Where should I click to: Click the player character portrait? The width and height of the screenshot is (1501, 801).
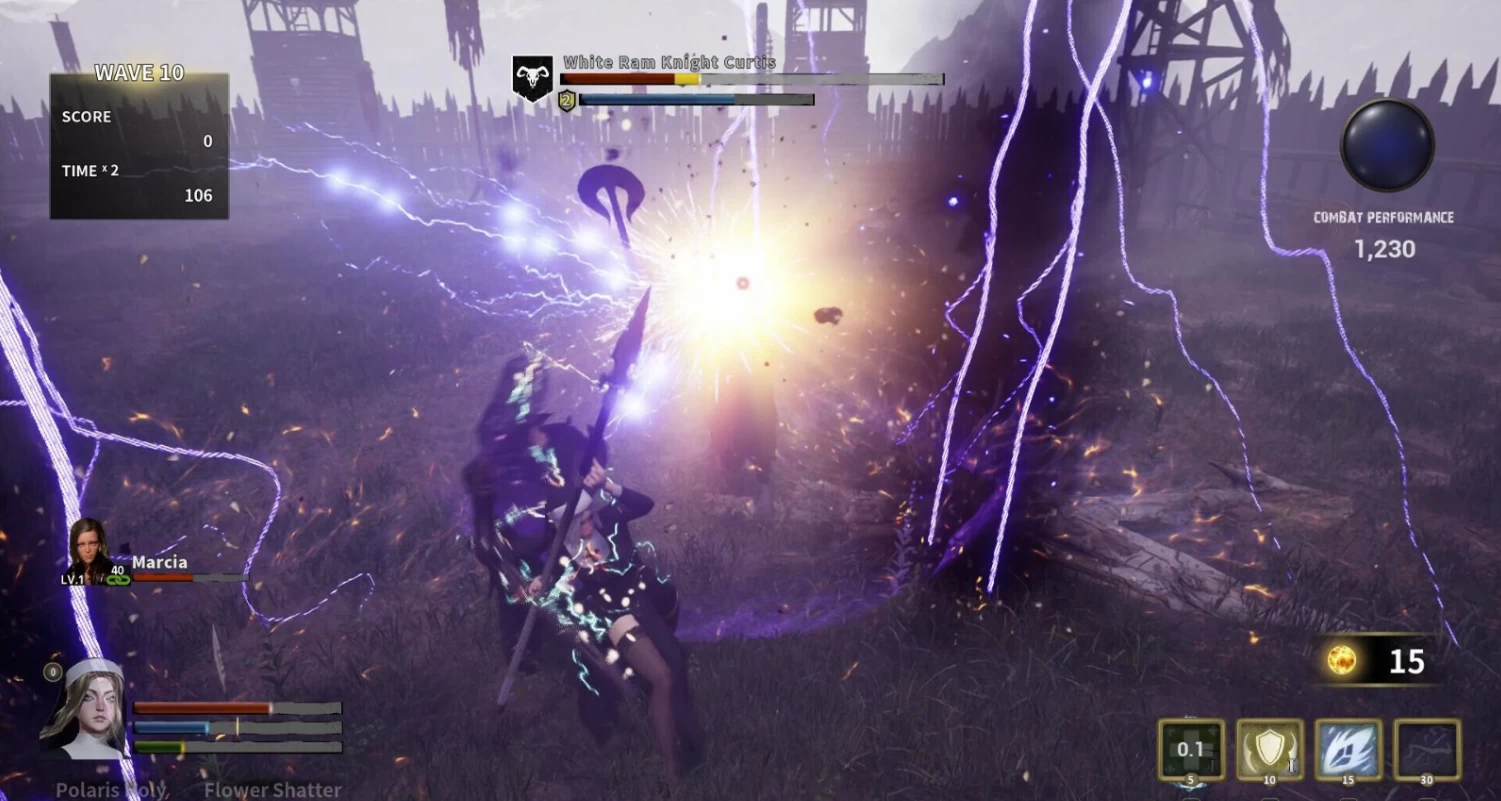tap(86, 708)
